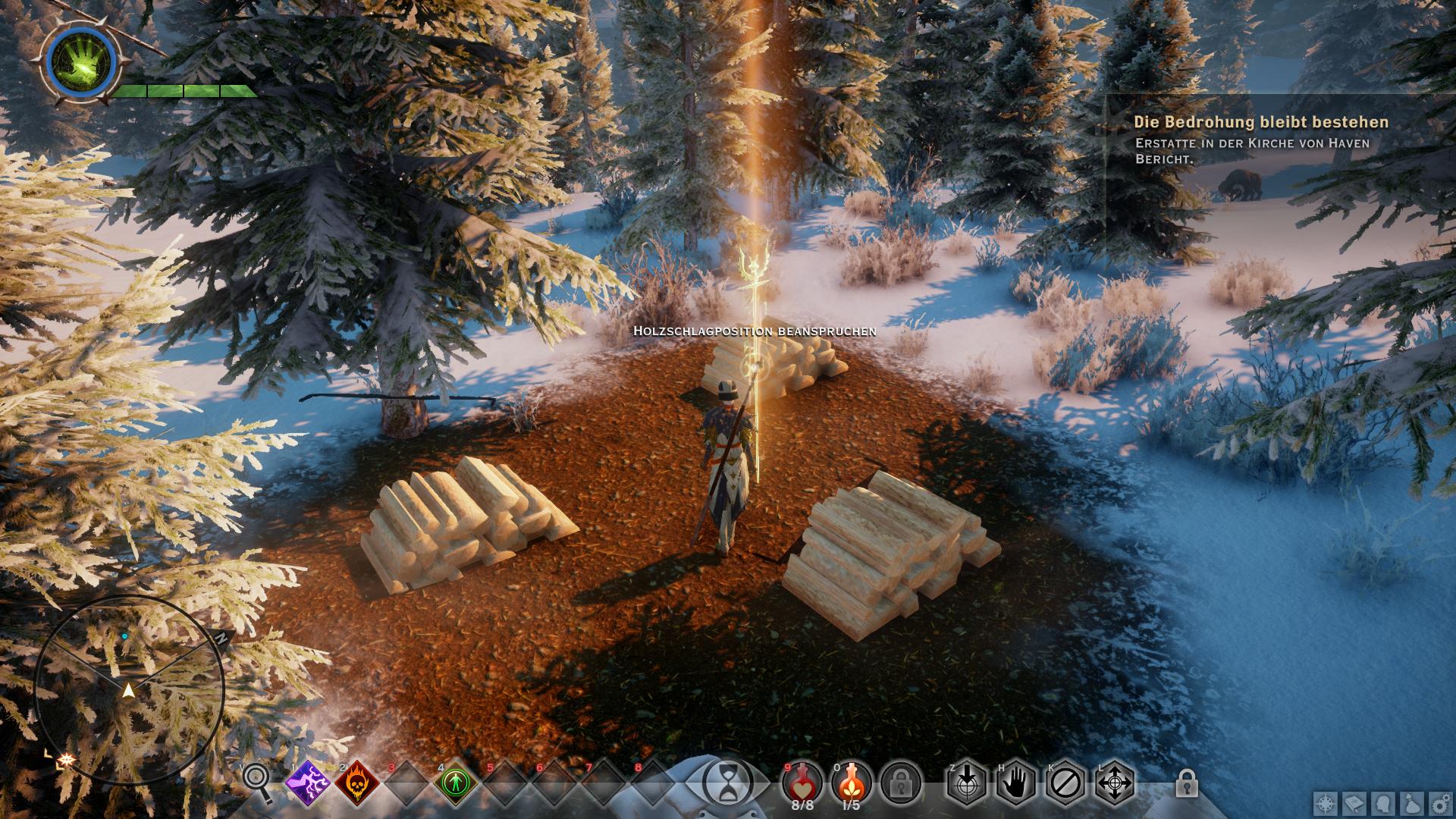Order the party to attack my target

966,781
